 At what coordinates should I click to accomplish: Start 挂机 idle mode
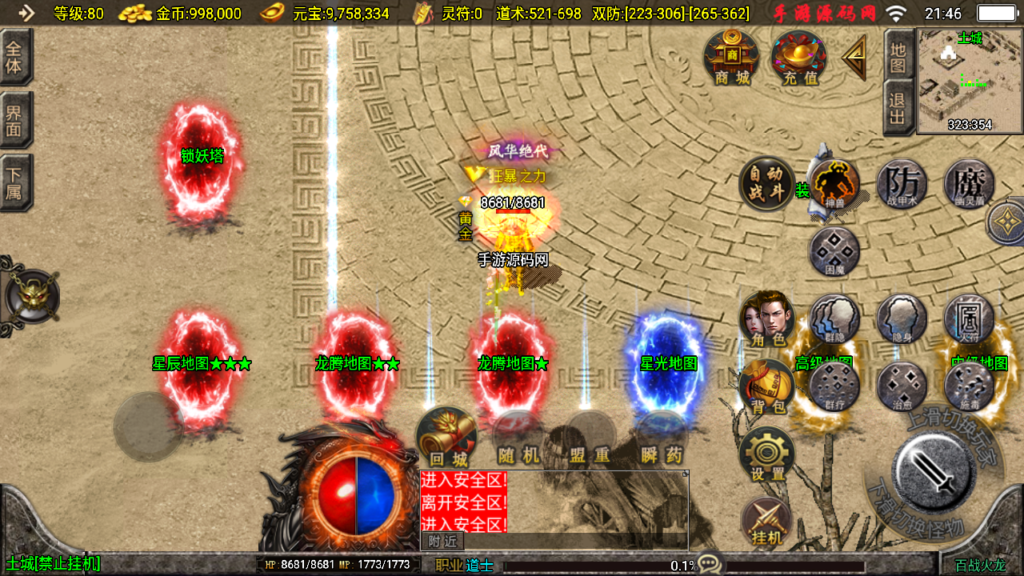click(767, 523)
